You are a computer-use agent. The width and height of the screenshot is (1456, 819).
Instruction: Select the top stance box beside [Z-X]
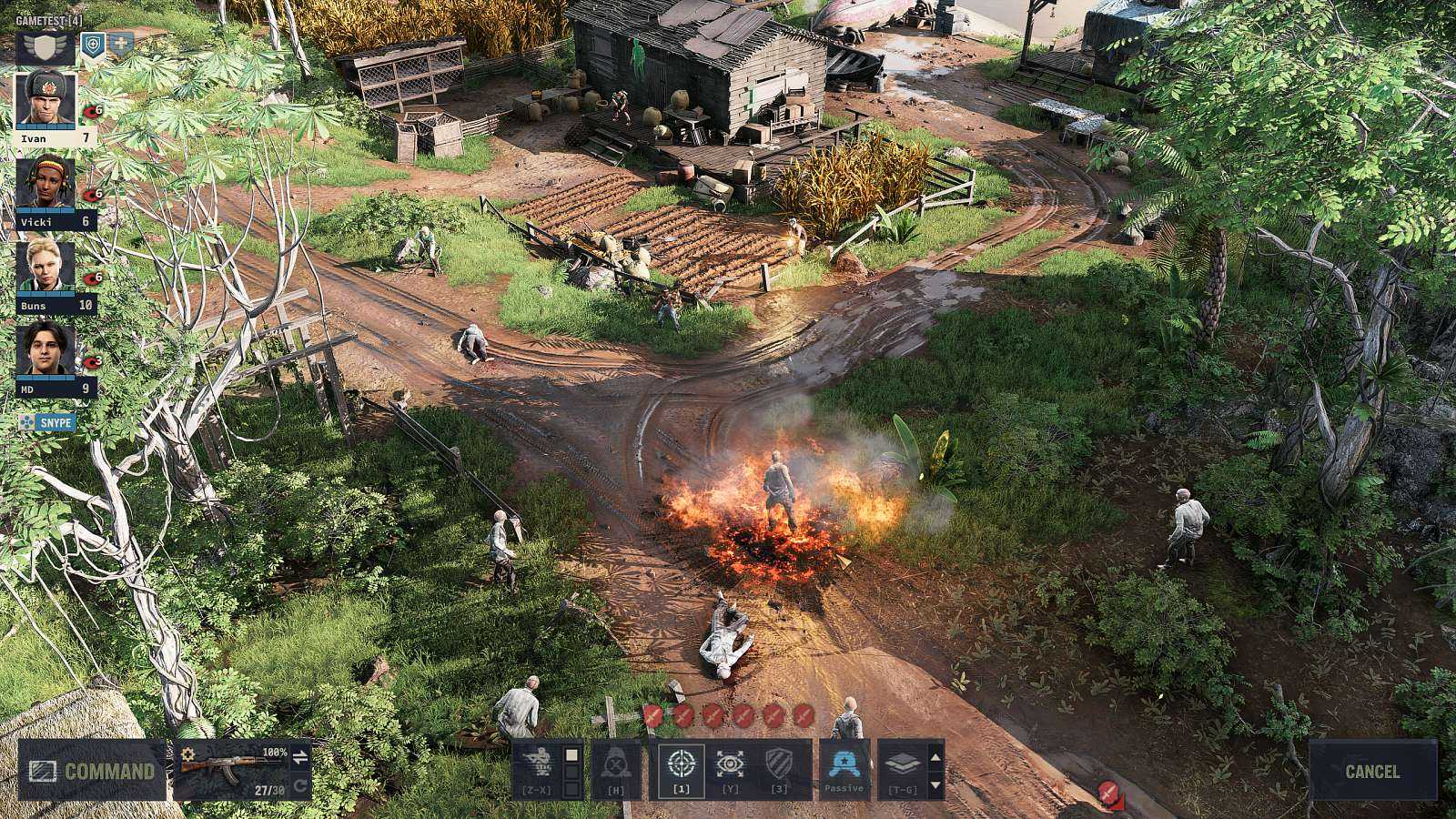(x=572, y=757)
